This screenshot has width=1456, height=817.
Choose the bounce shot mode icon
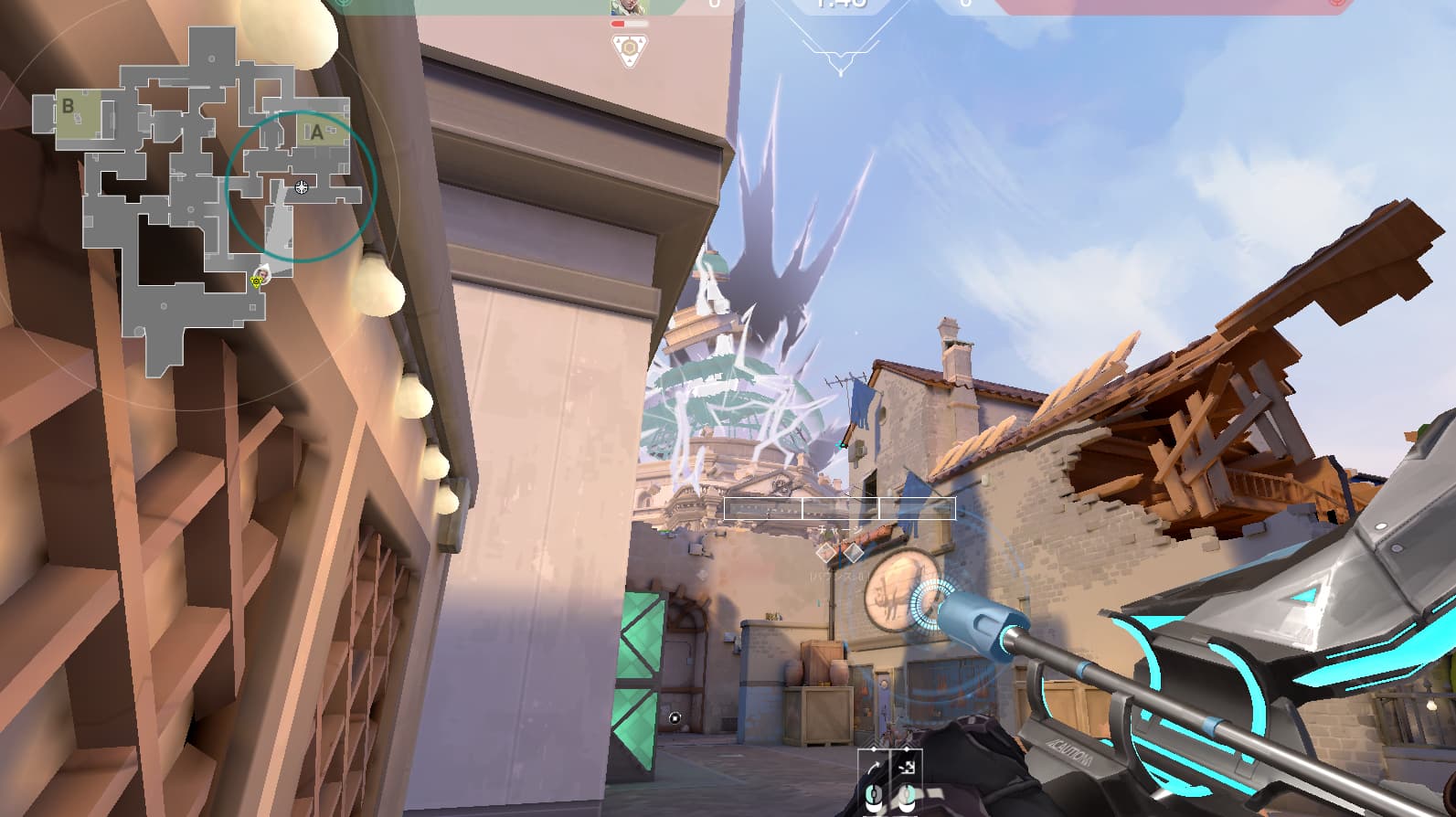907,768
